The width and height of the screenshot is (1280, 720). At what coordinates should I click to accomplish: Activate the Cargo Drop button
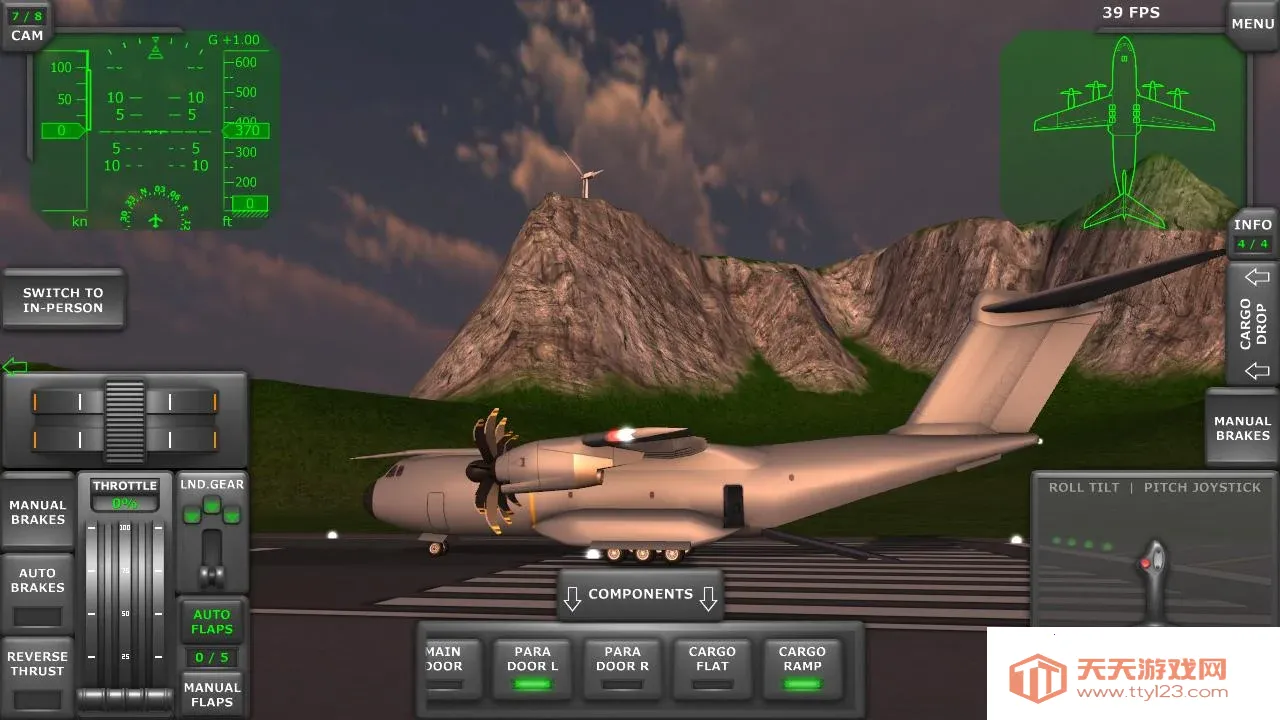click(x=1253, y=323)
